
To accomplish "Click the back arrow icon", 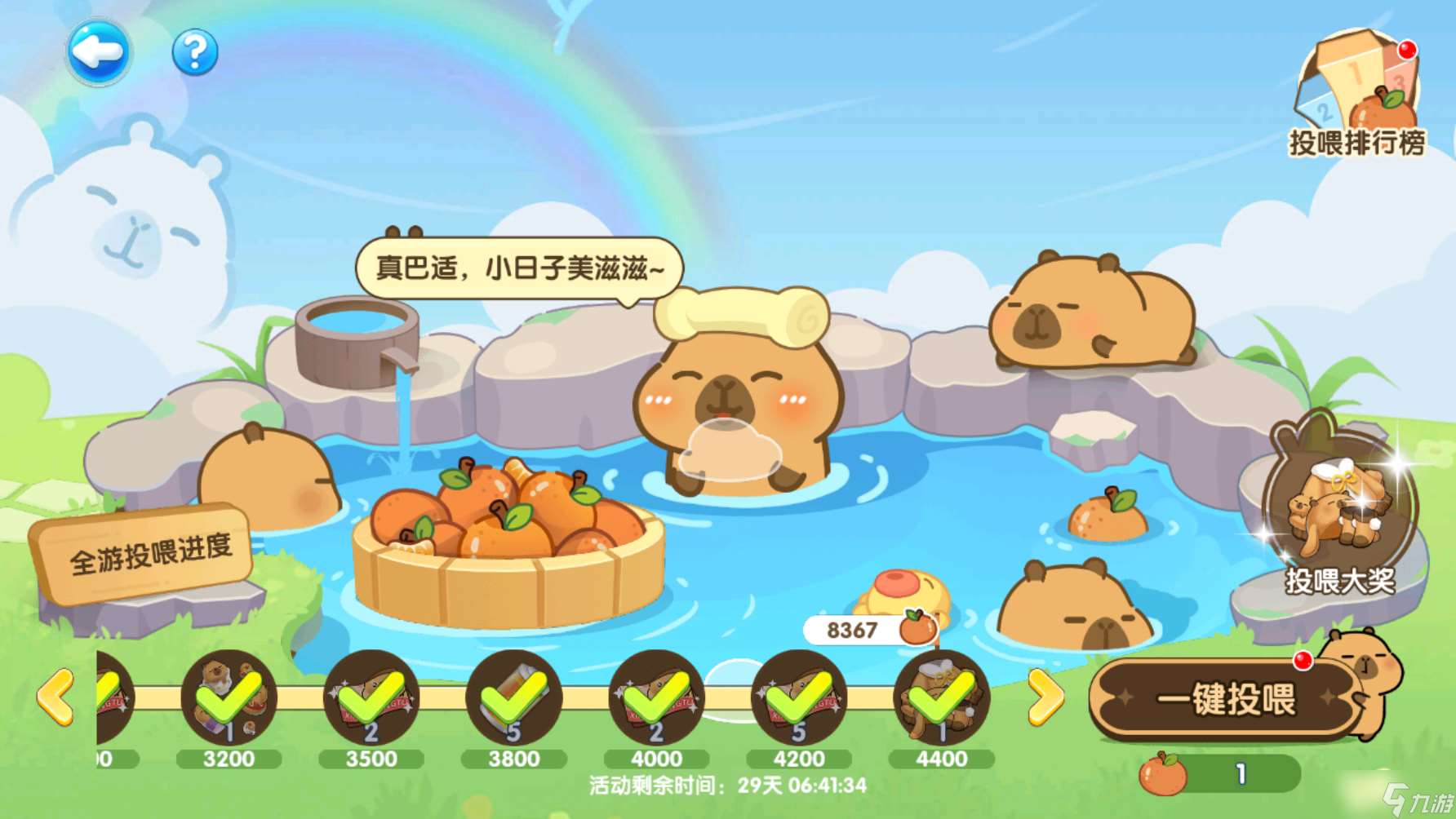I will pyautogui.click(x=100, y=51).
